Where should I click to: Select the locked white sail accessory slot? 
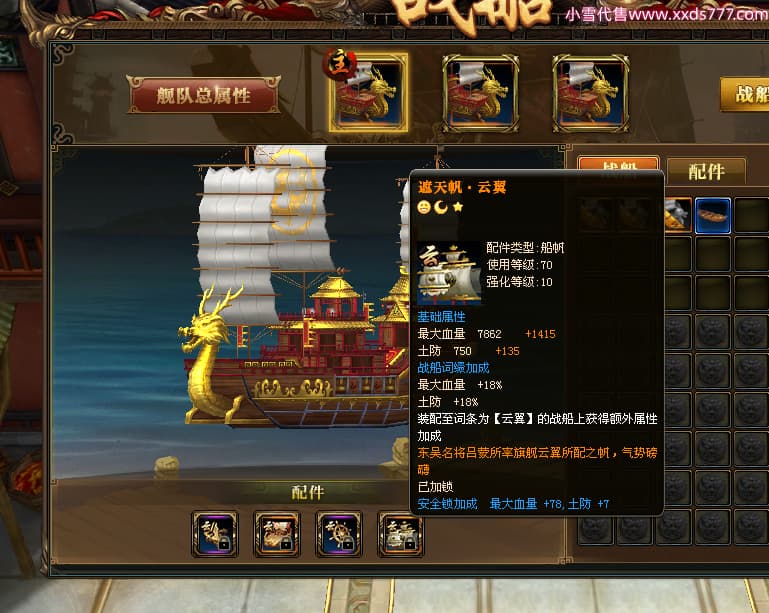point(401,533)
